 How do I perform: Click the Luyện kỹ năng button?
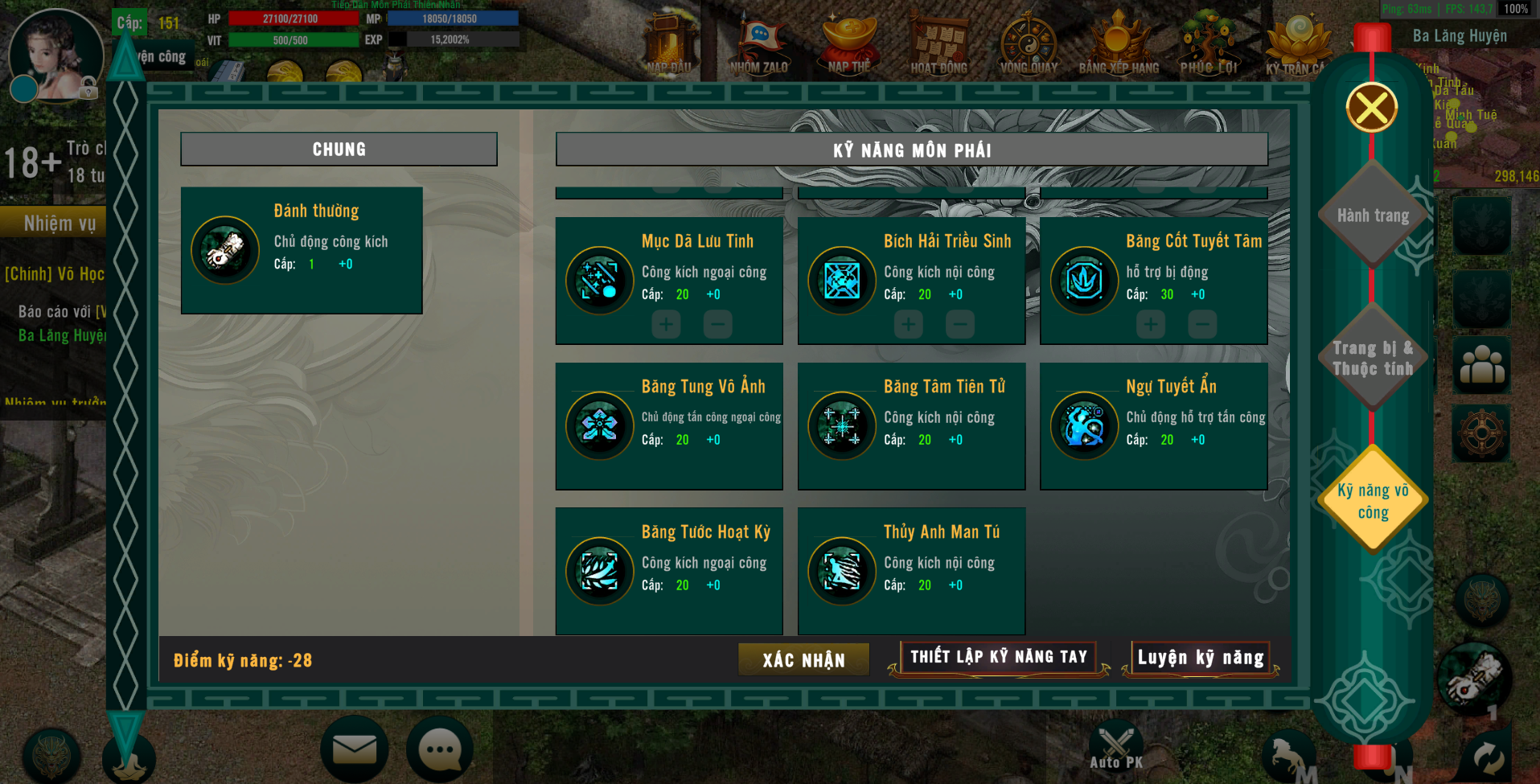point(1200,659)
